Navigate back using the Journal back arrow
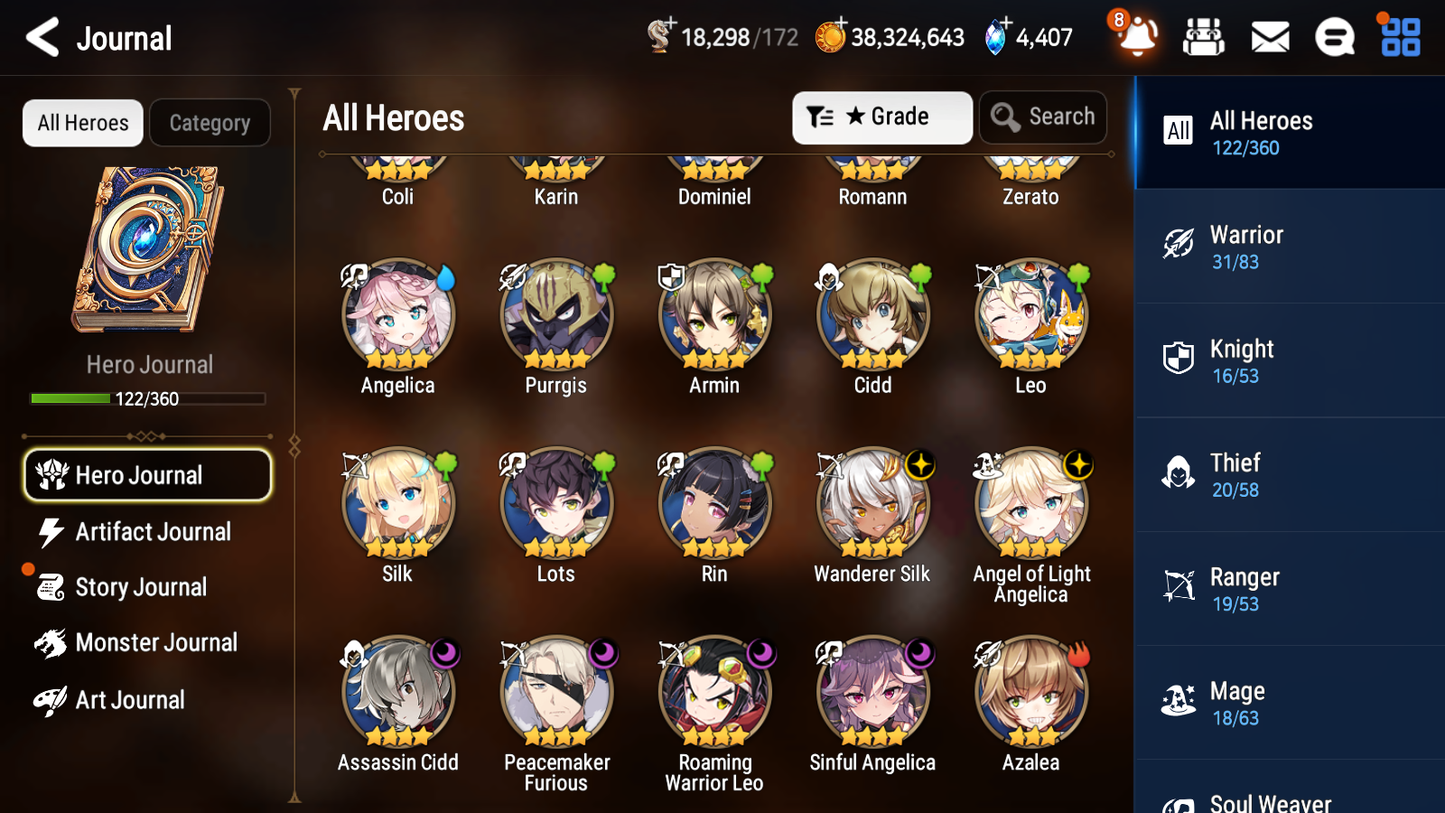This screenshot has width=1445, height=813. click(42, 37)
